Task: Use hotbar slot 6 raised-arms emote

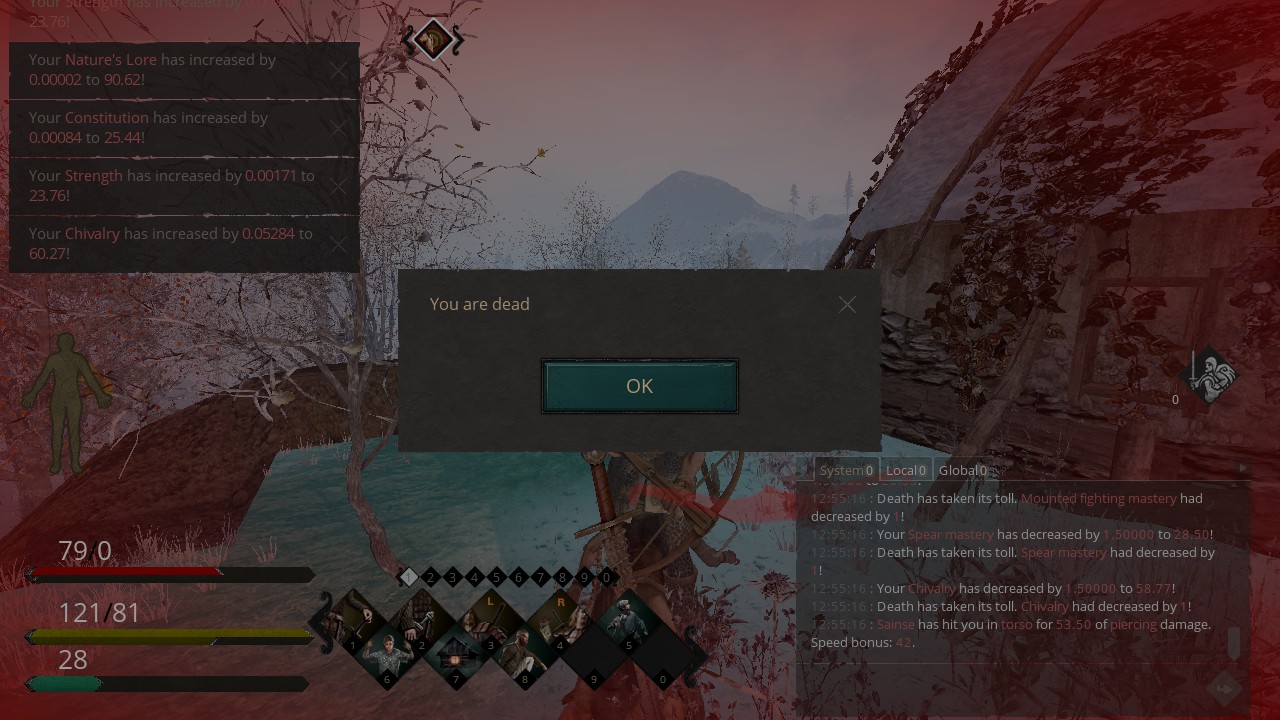Action: pos(388,656)
